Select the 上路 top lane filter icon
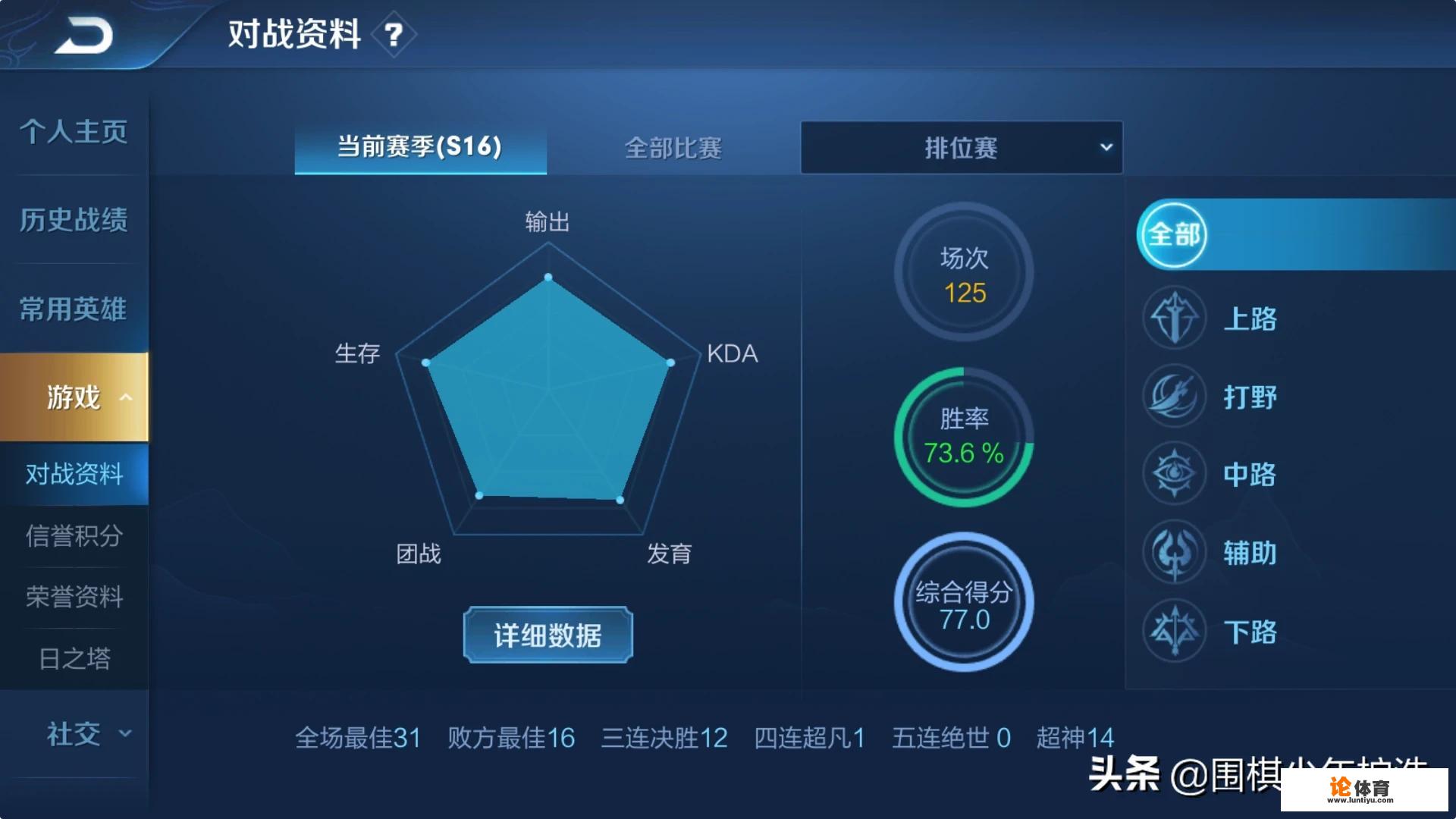Image resolution: width=1456 pixels, height=819 pixels. 1174,318
